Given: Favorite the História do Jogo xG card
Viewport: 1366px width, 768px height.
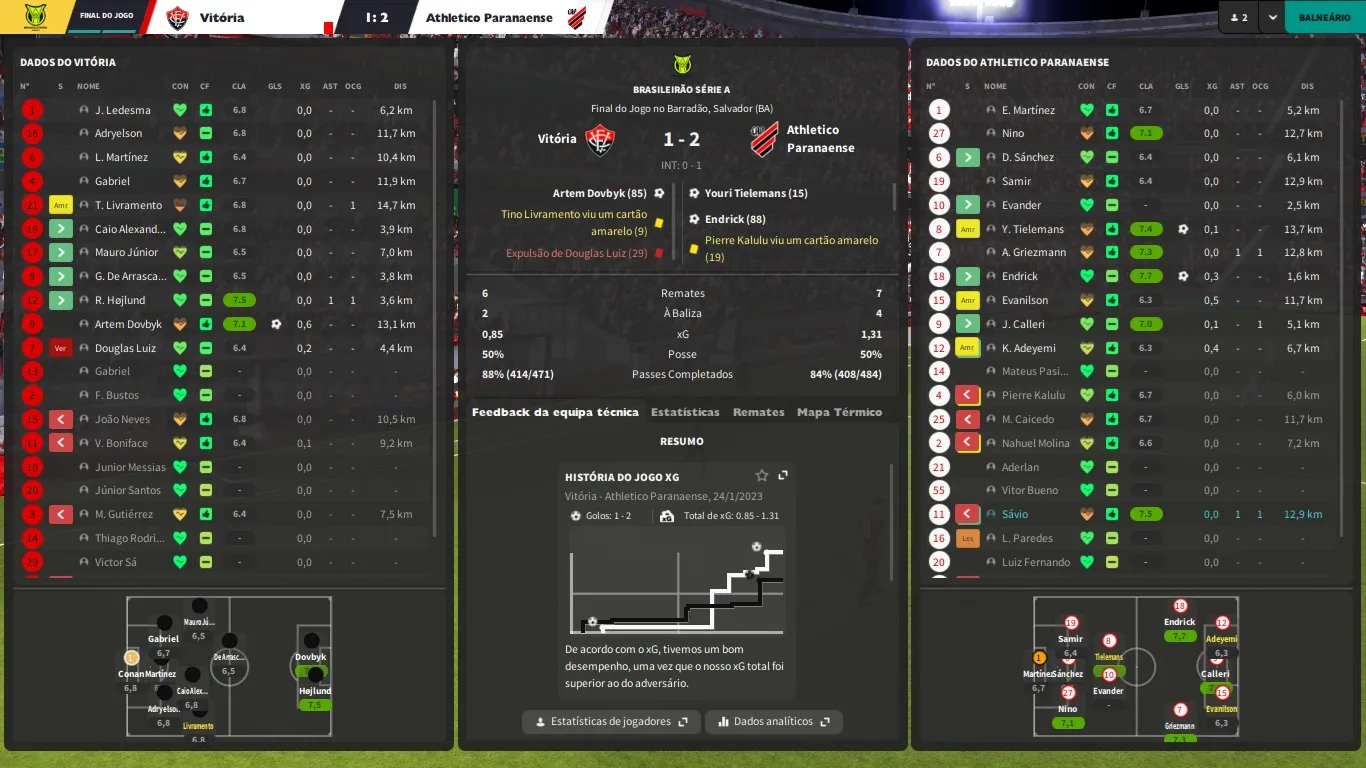Looking at the screenshot, I should [x=762, y=476].
